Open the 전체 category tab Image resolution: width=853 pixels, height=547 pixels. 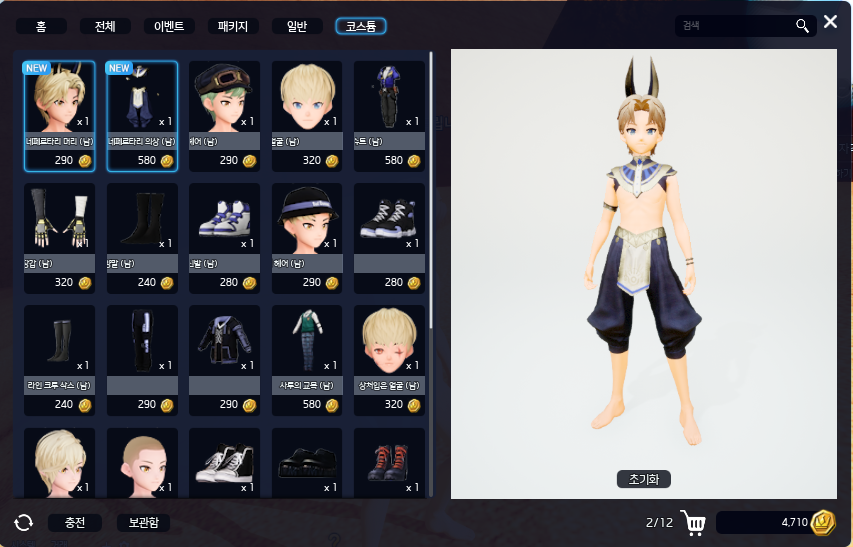pos(105,27)
